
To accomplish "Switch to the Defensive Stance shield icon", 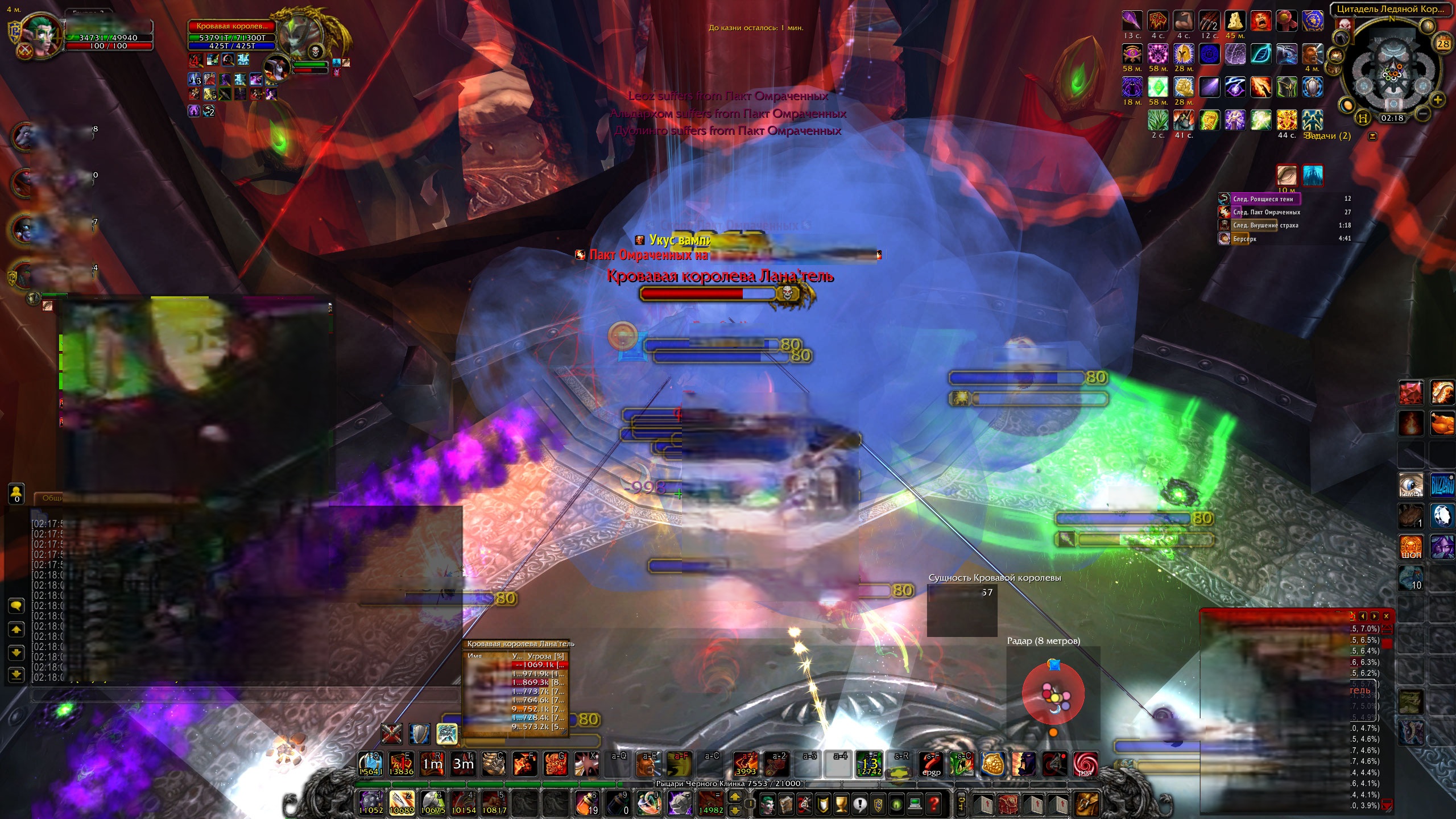I will [x=420, y=734].
